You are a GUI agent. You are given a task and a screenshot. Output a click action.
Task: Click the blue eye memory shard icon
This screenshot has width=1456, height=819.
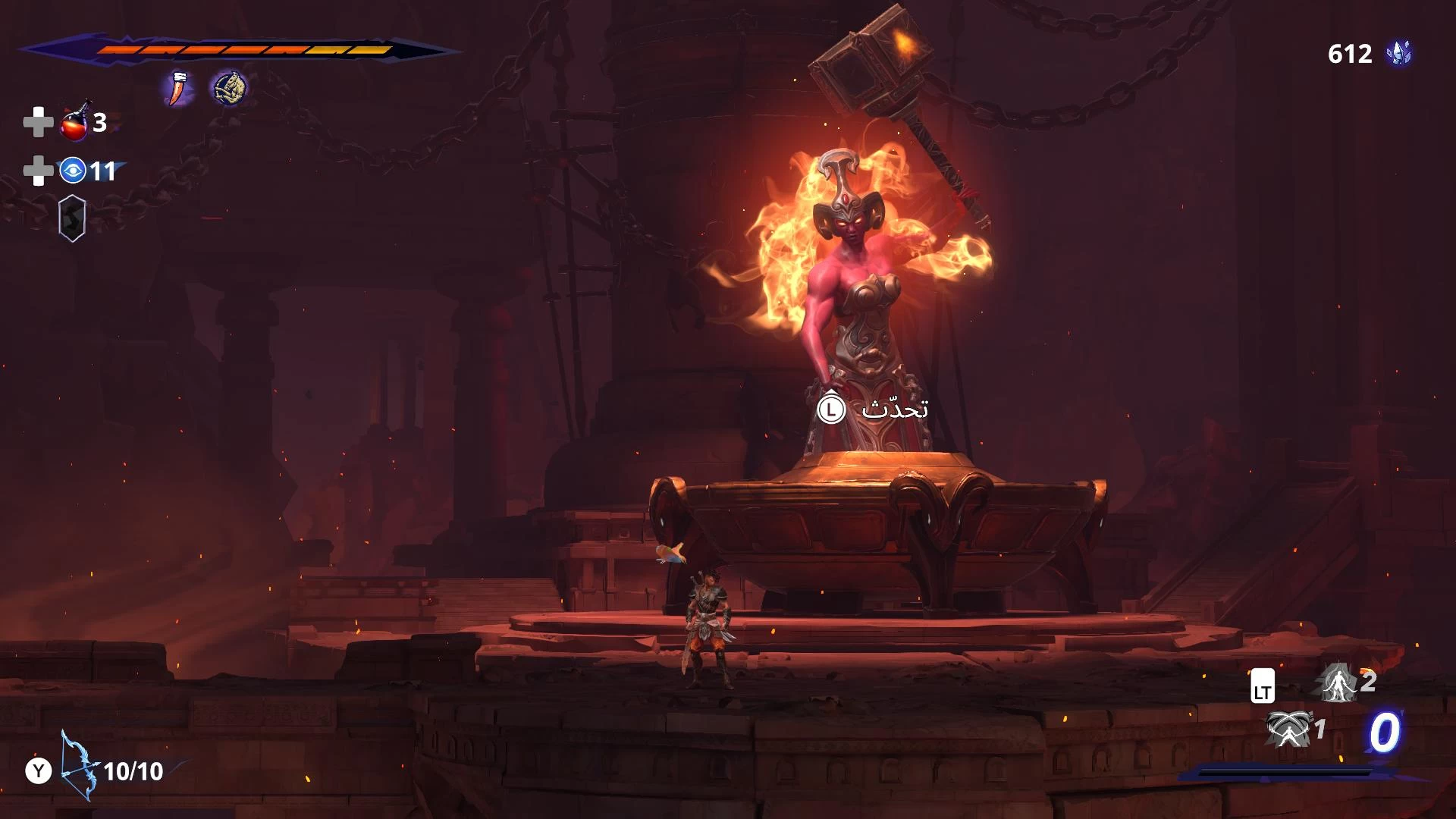coord(73,171)
